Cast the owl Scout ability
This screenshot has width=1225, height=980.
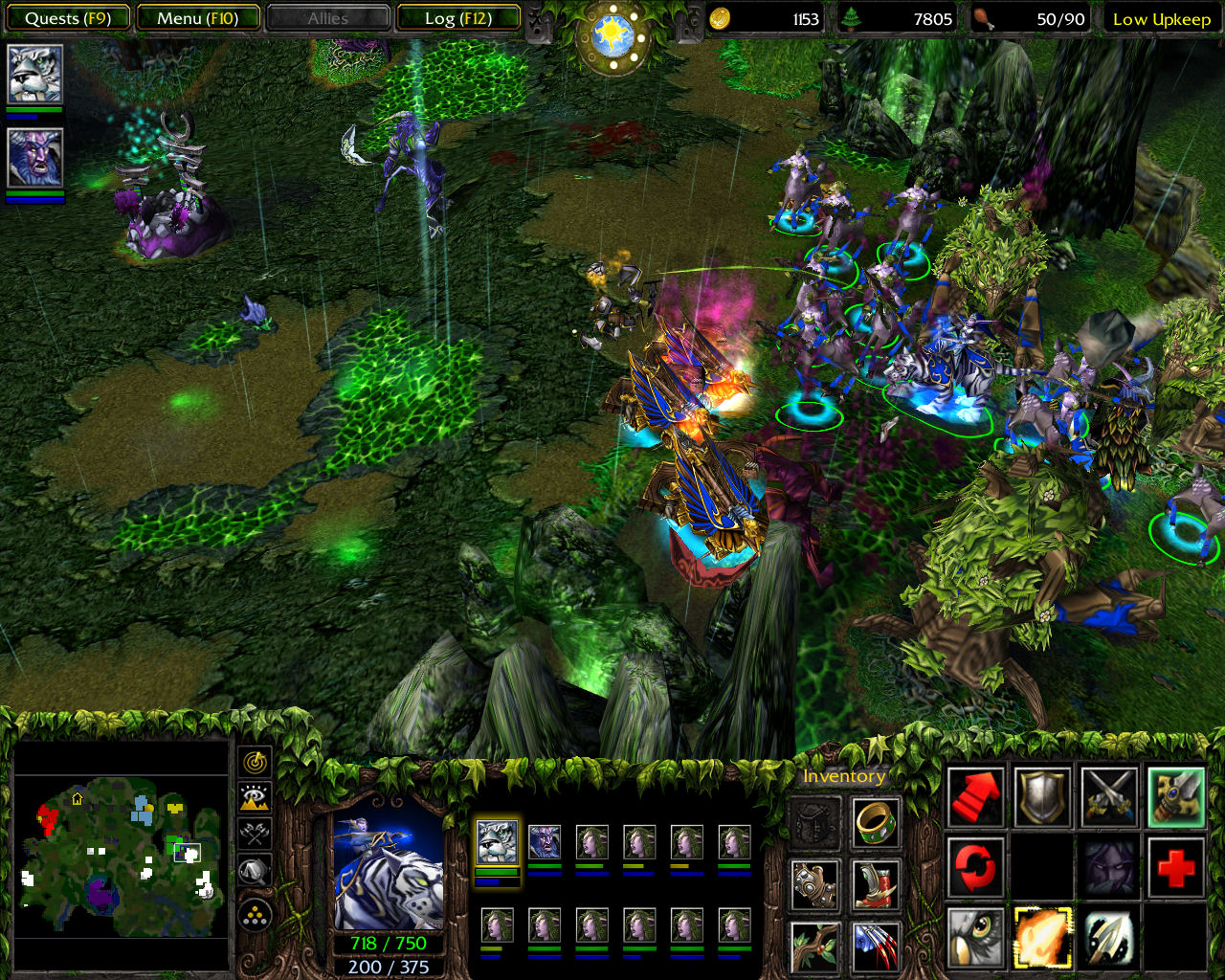pyautogui.click(x=976, y=938)
